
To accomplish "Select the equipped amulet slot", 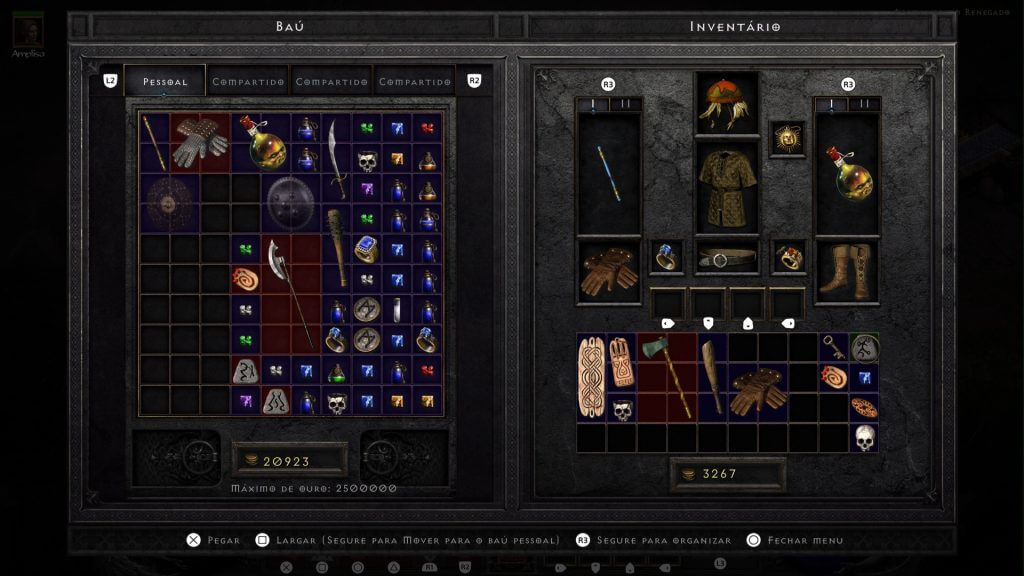I will [787, 140].
